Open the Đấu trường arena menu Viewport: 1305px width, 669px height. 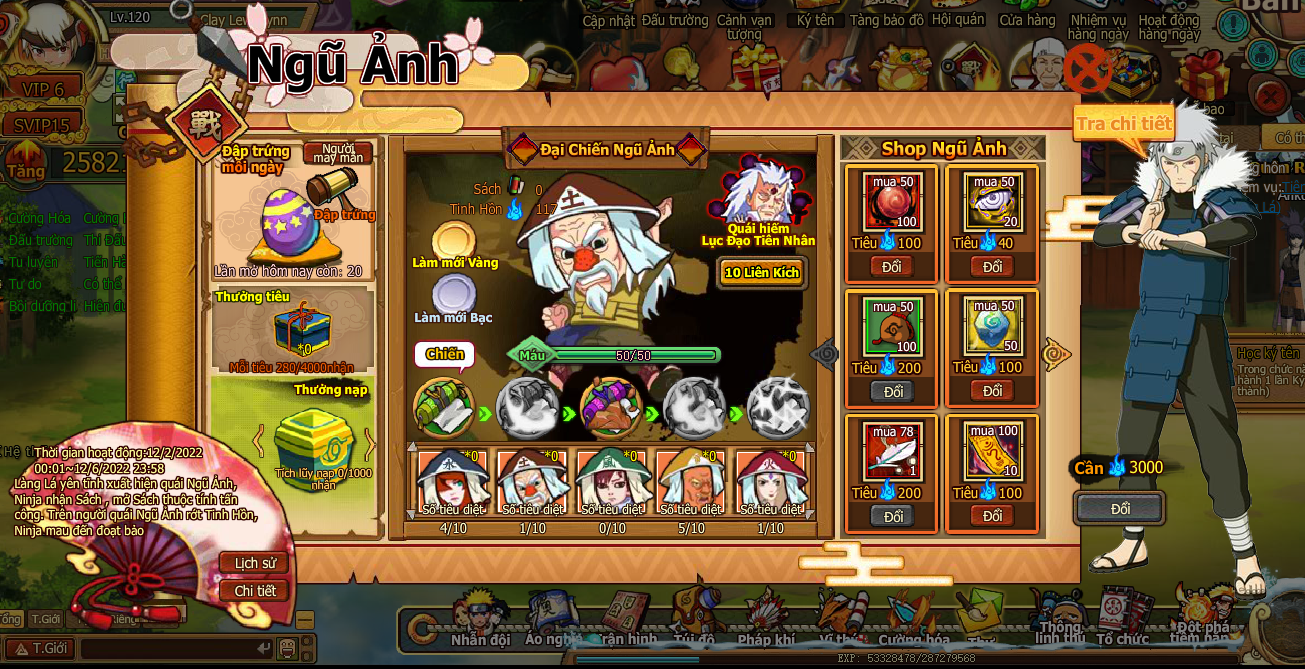tap(674, 20)
